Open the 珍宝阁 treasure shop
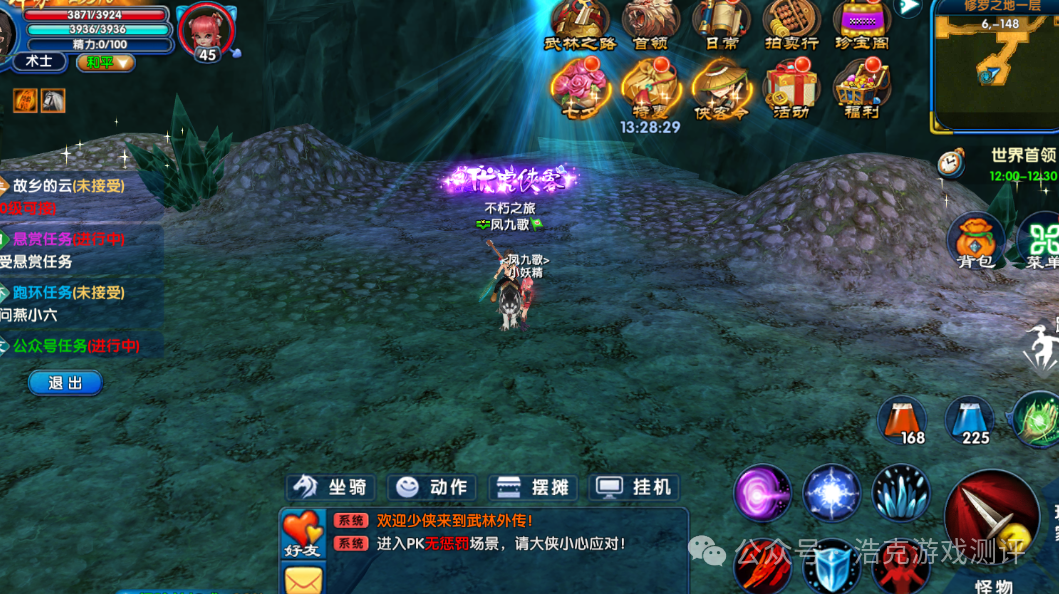Image resolution: width=1059 pixels, height=594 pixels. tap(861, 24)
